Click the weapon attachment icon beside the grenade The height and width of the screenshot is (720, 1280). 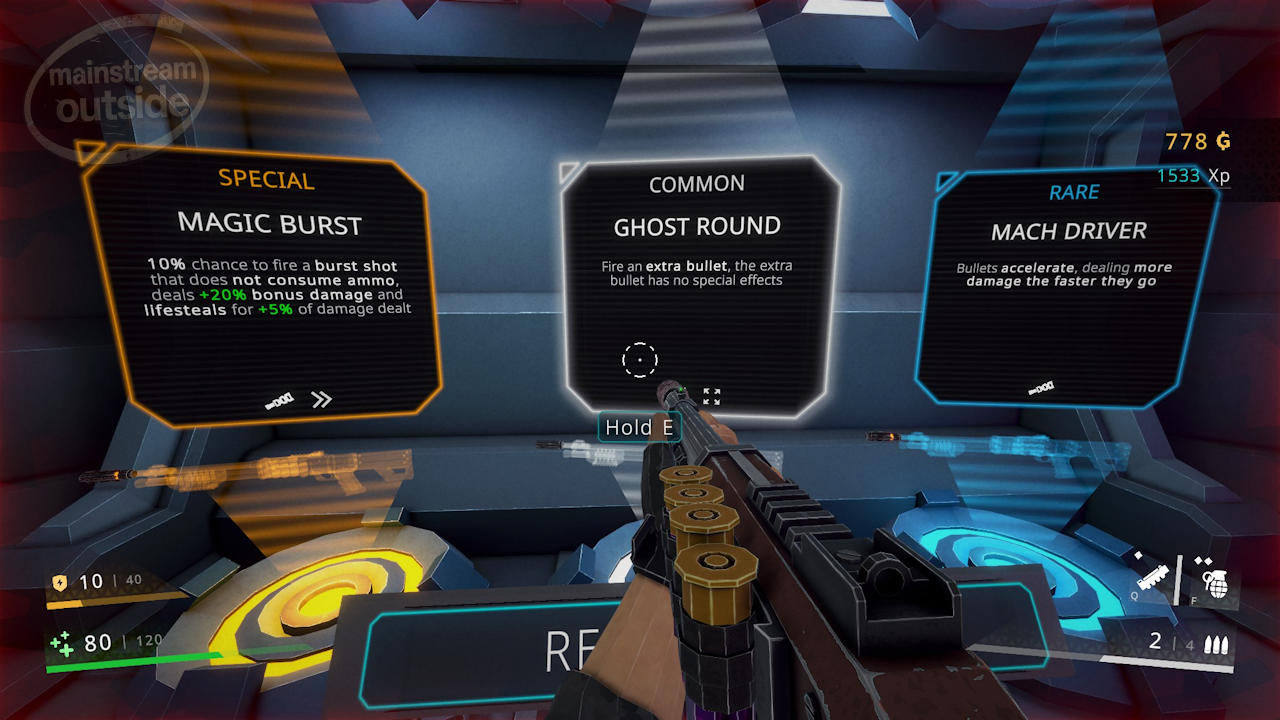point(1154,576)
